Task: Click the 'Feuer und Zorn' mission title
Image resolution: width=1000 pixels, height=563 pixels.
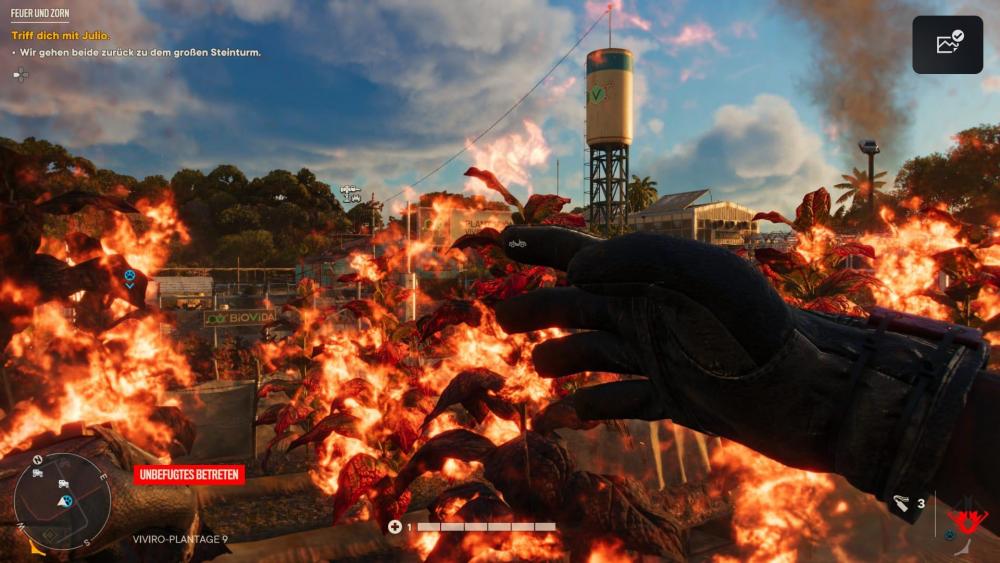Action: [x=40, y=14]
